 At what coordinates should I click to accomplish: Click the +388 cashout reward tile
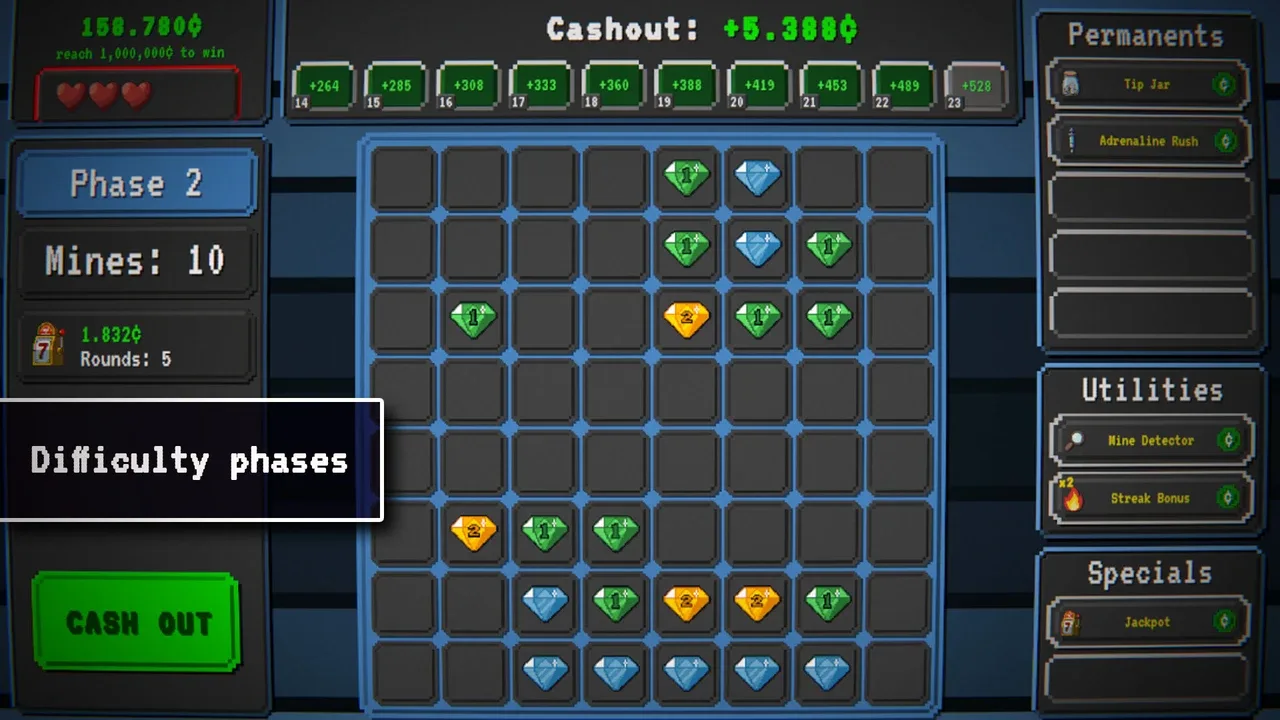pyautogui.click(x=686, y=86)
